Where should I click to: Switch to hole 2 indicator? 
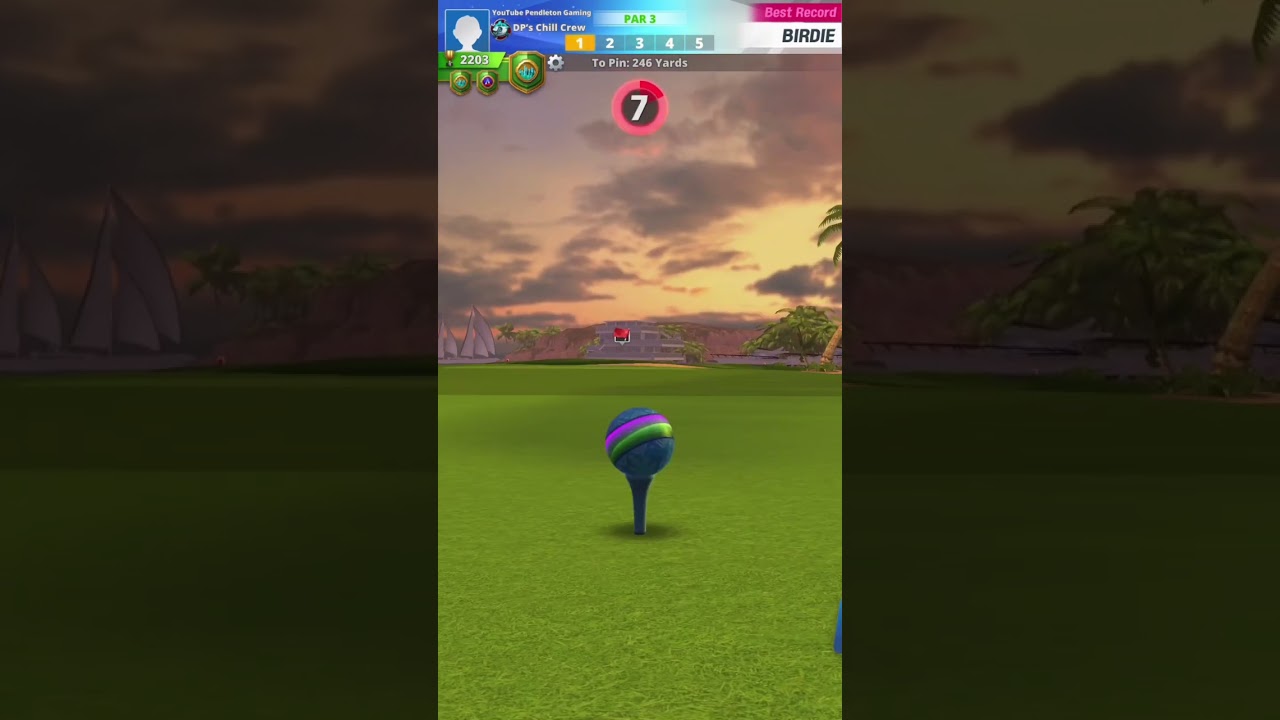[x=610, y=43]
